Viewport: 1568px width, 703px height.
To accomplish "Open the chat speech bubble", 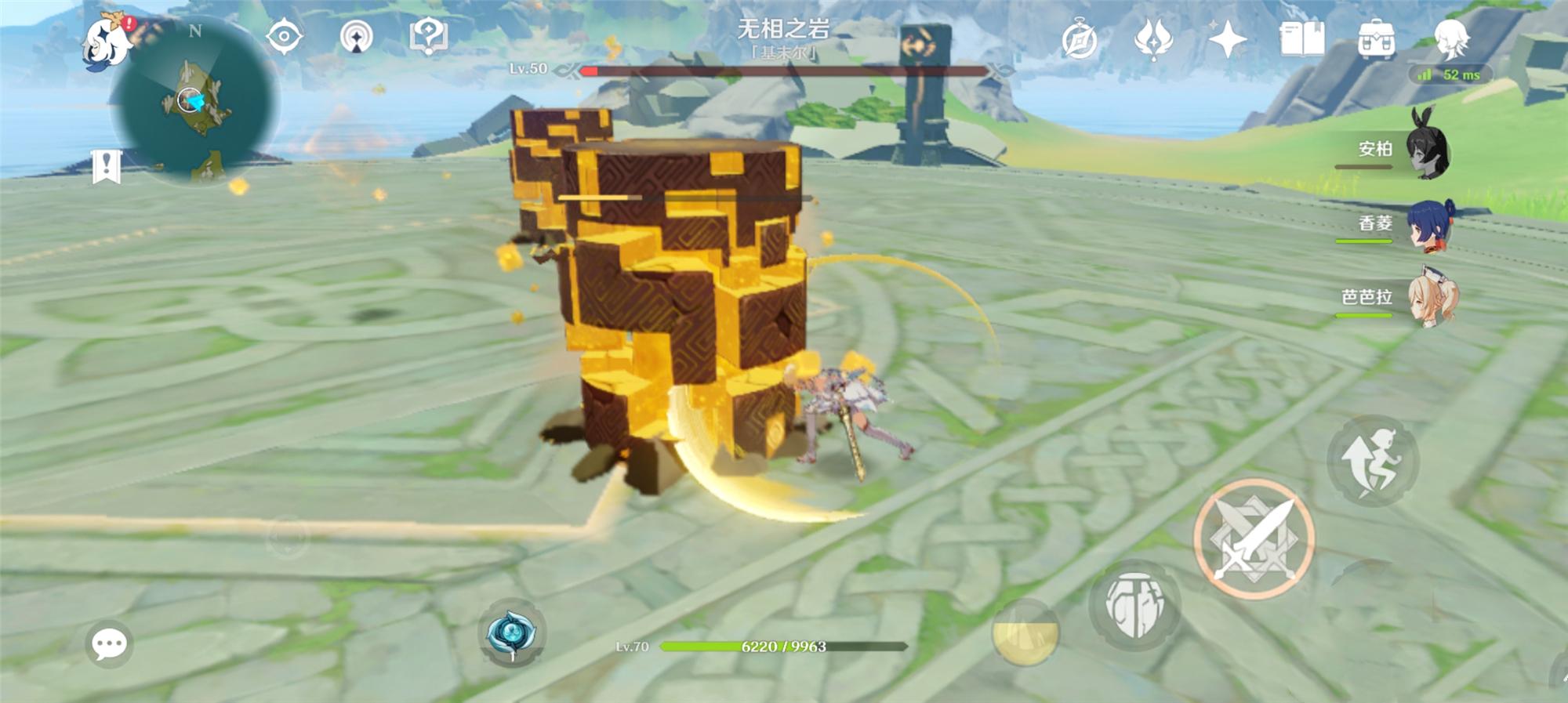I will tap(109, 644).
